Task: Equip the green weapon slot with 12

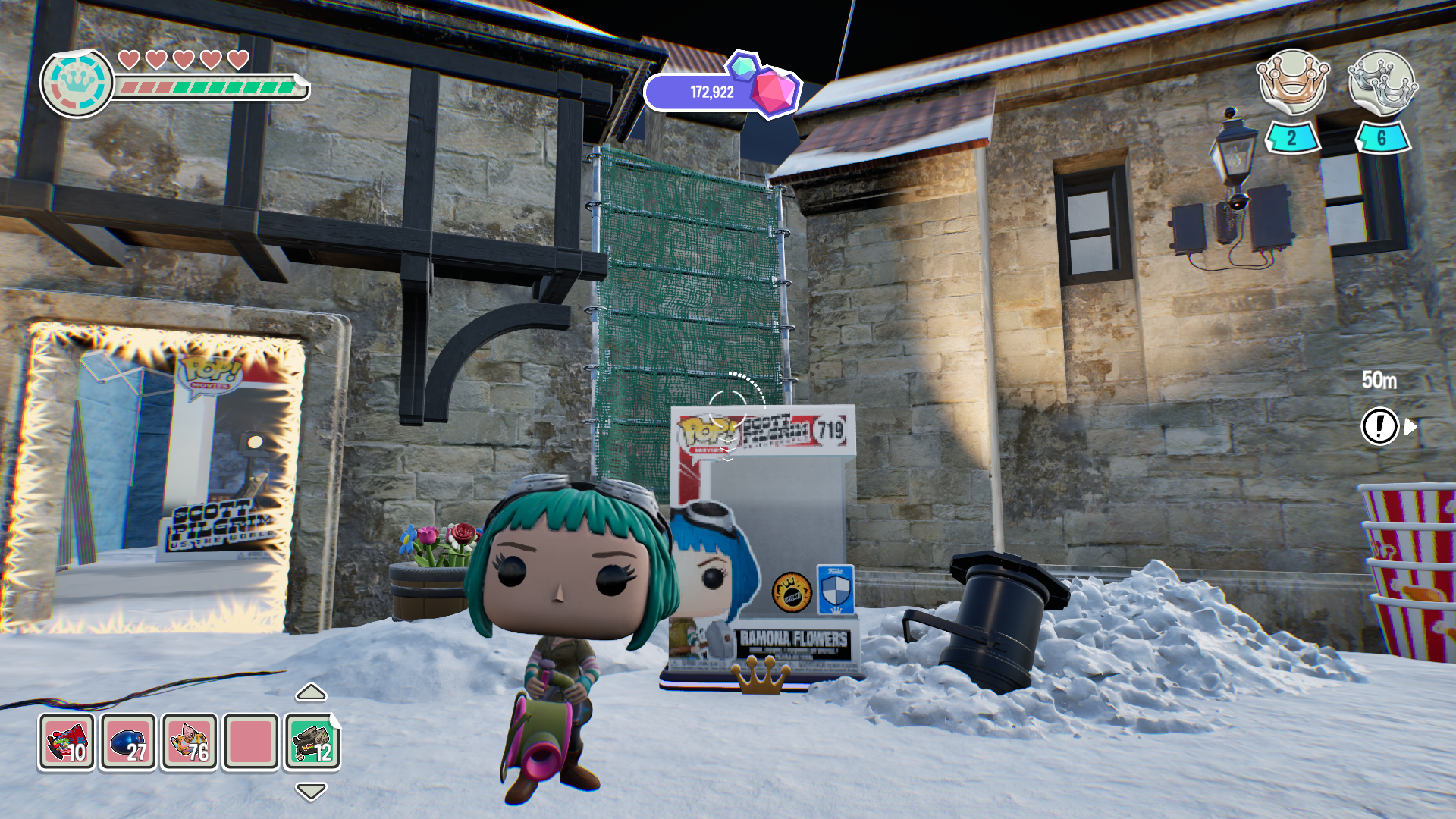Action: (x=312, y=742)
